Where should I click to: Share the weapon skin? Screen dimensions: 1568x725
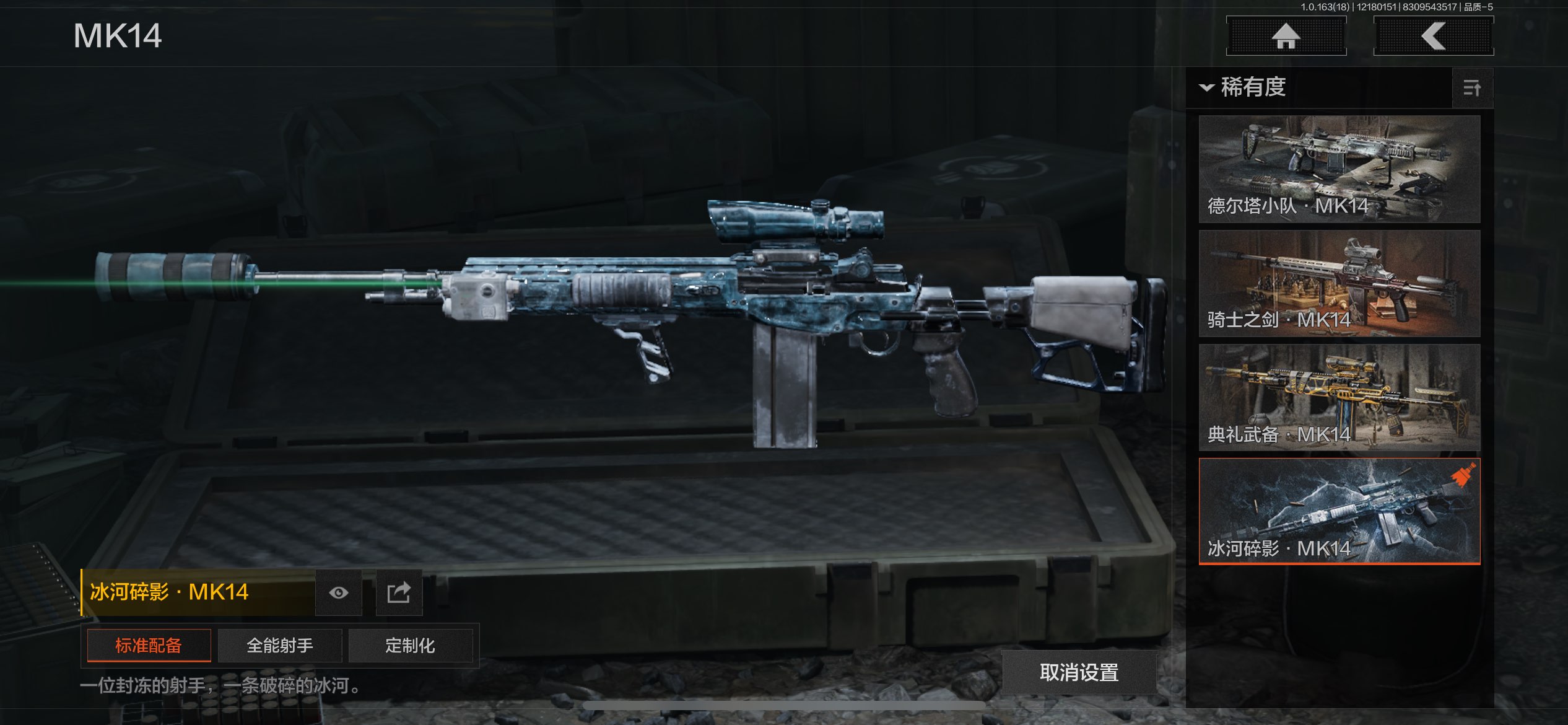pos(399,593)
